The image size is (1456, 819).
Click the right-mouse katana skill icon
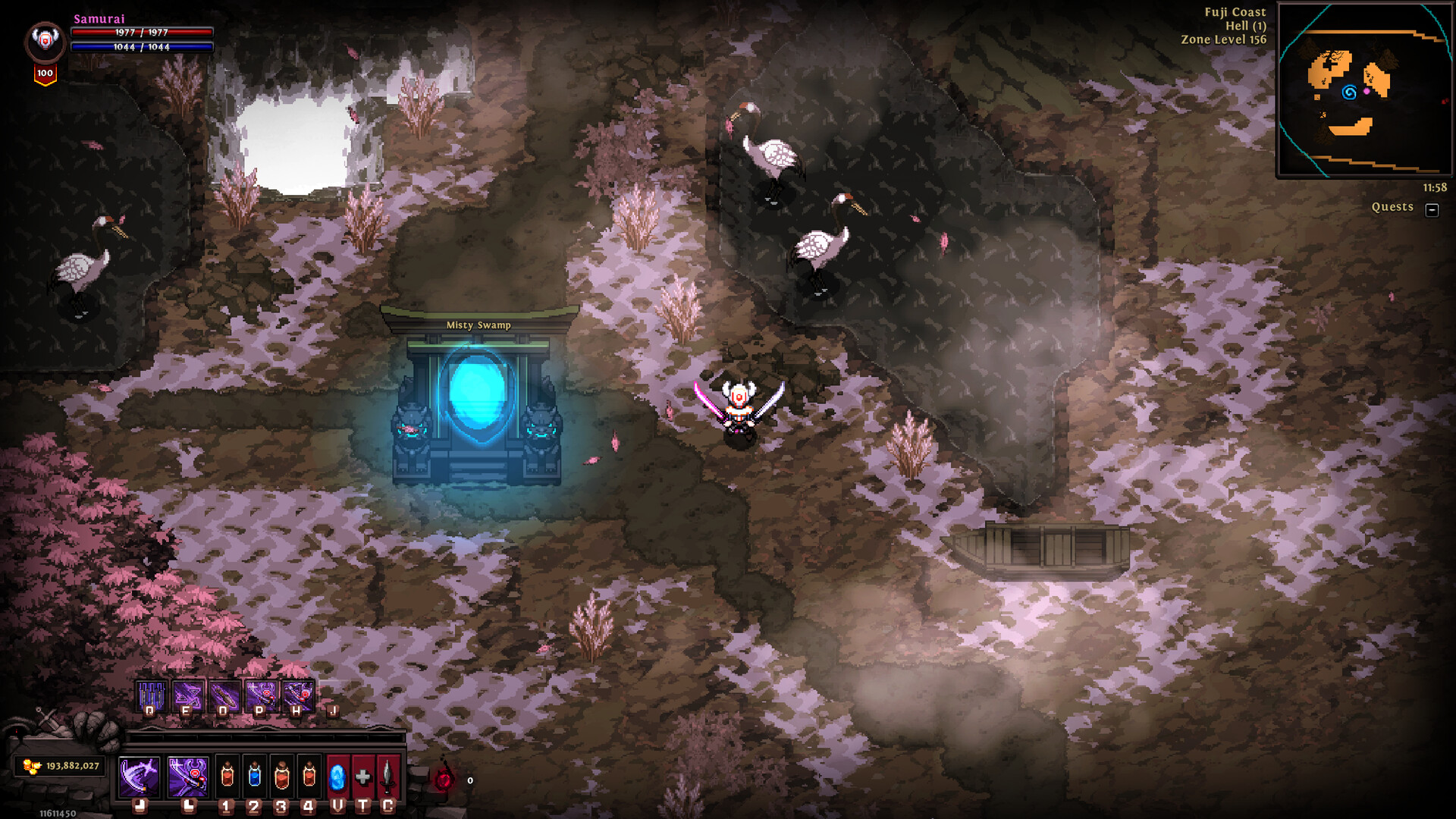pos(187,776)
